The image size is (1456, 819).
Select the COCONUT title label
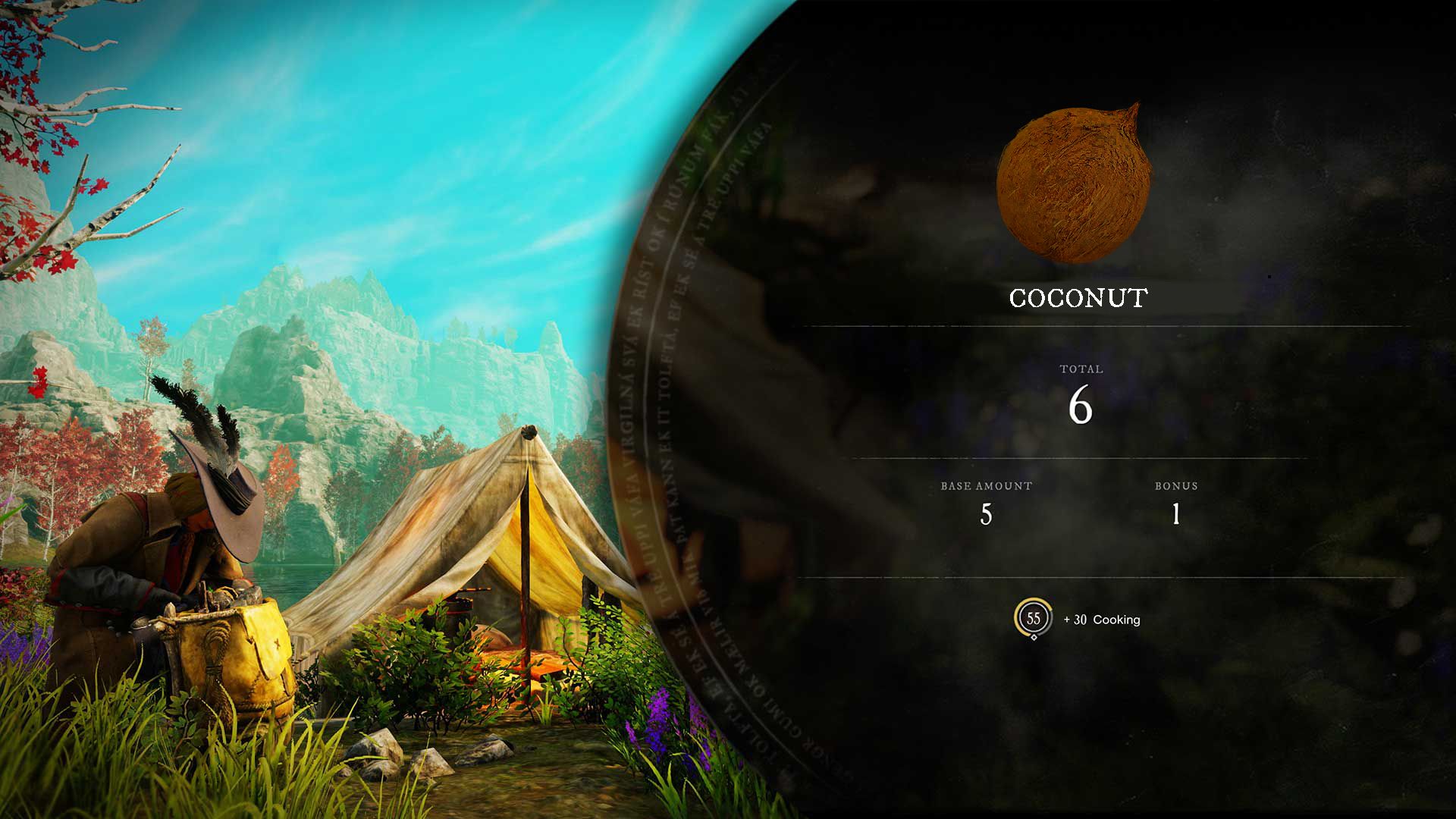point(1078,298)
